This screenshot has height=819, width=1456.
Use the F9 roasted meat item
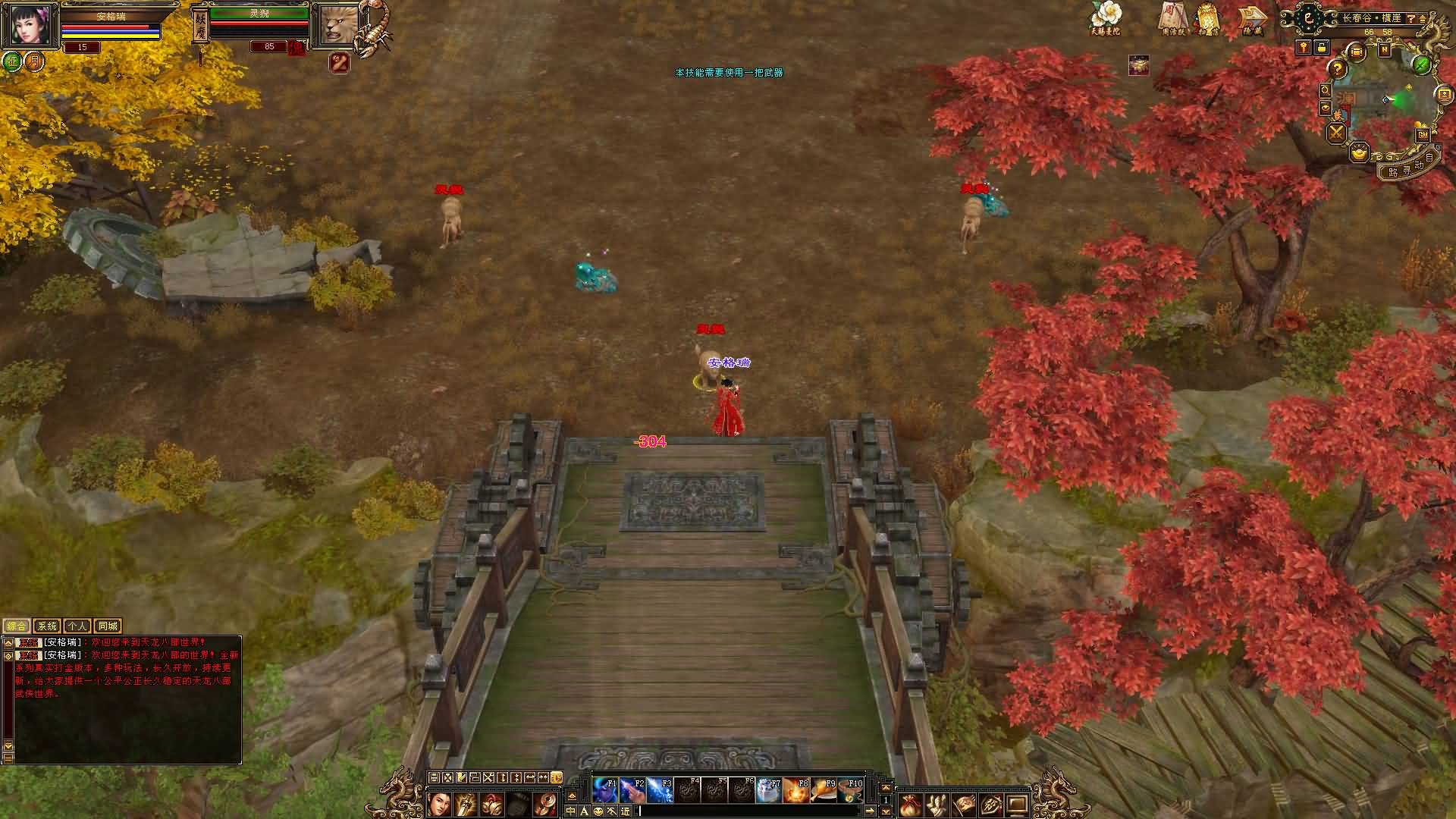[823, 790]
